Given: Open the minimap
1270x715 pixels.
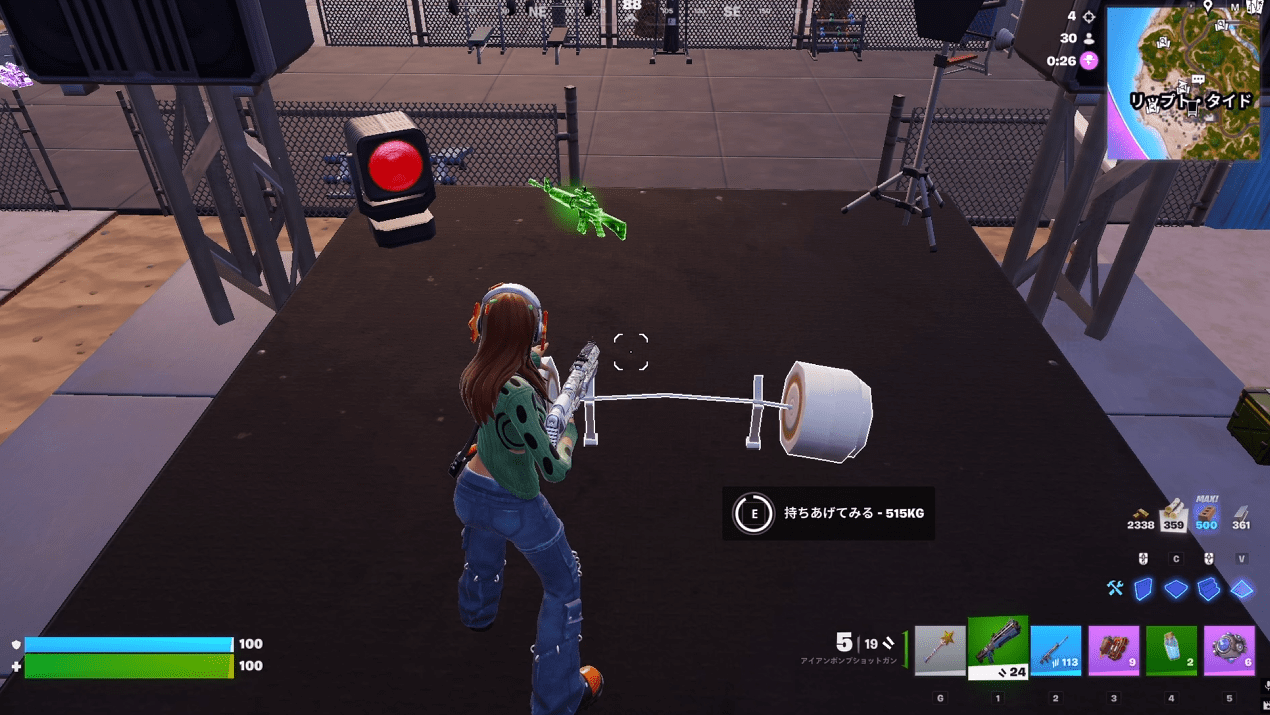Looking at the screenshot, I should click(x=1183, y=82).
